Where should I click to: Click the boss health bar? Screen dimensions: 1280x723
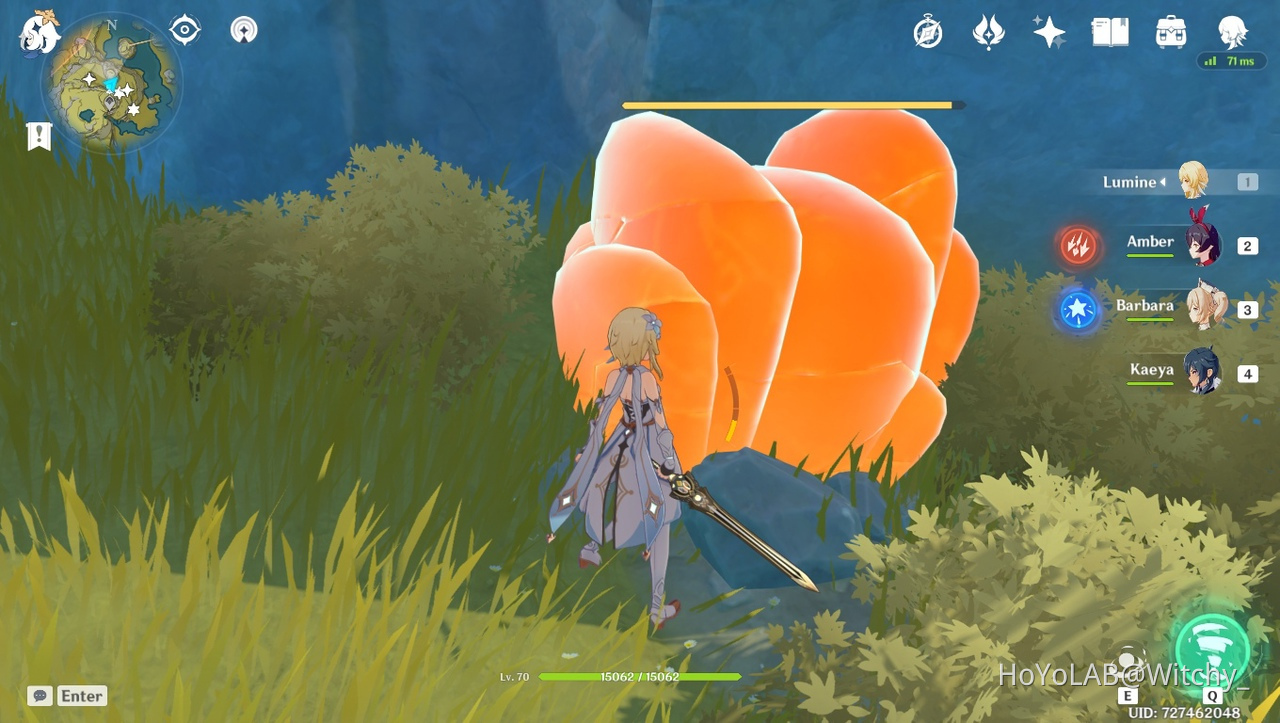click(790, 104)
